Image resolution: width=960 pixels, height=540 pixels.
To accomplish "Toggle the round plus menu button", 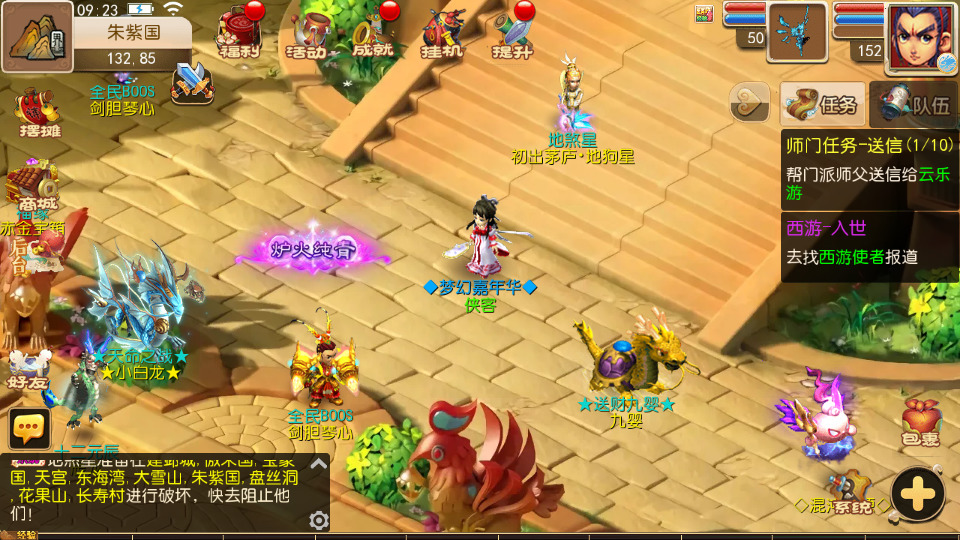I will 917,493.
